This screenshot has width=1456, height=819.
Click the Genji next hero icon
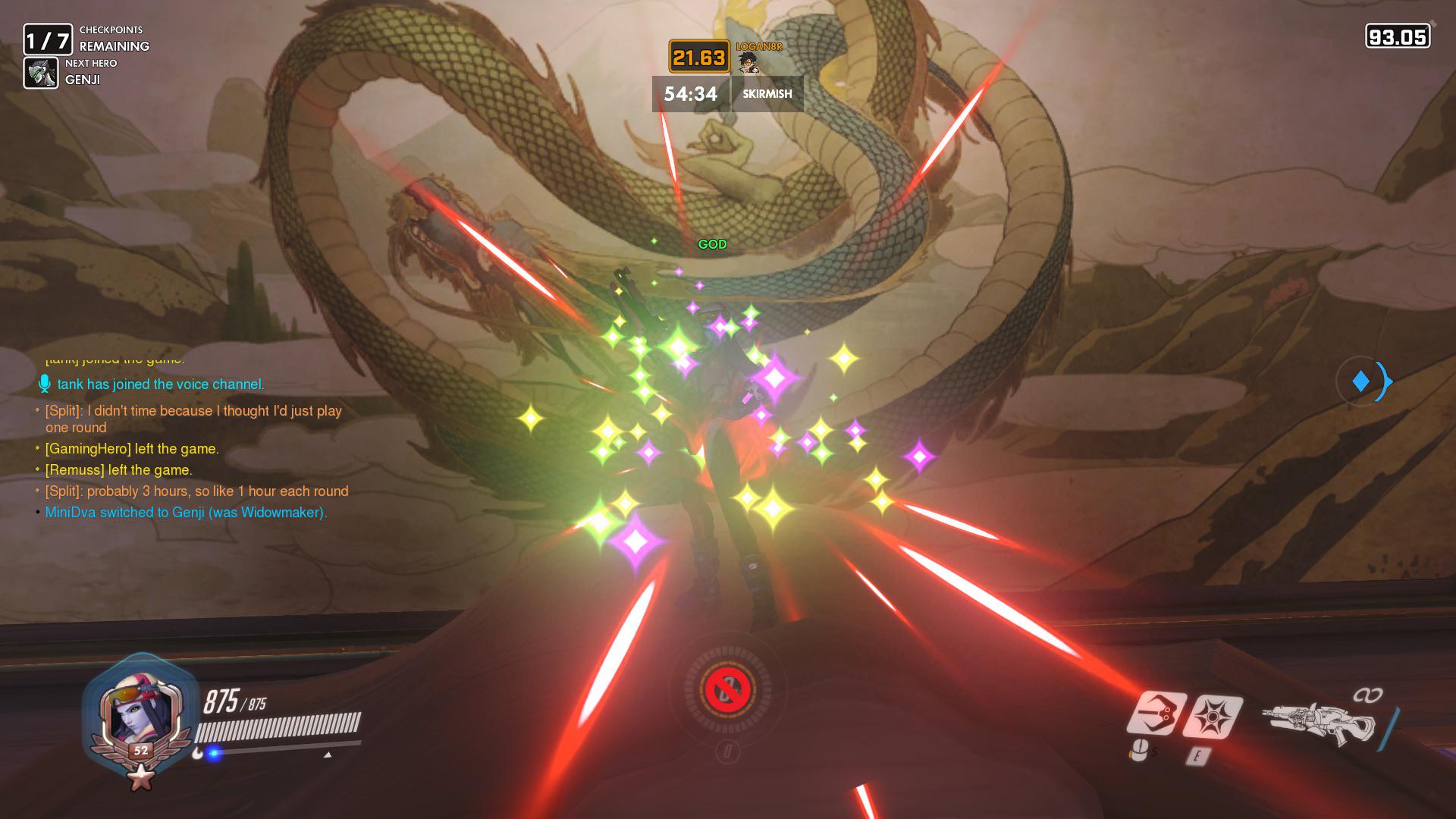(41, 73)
